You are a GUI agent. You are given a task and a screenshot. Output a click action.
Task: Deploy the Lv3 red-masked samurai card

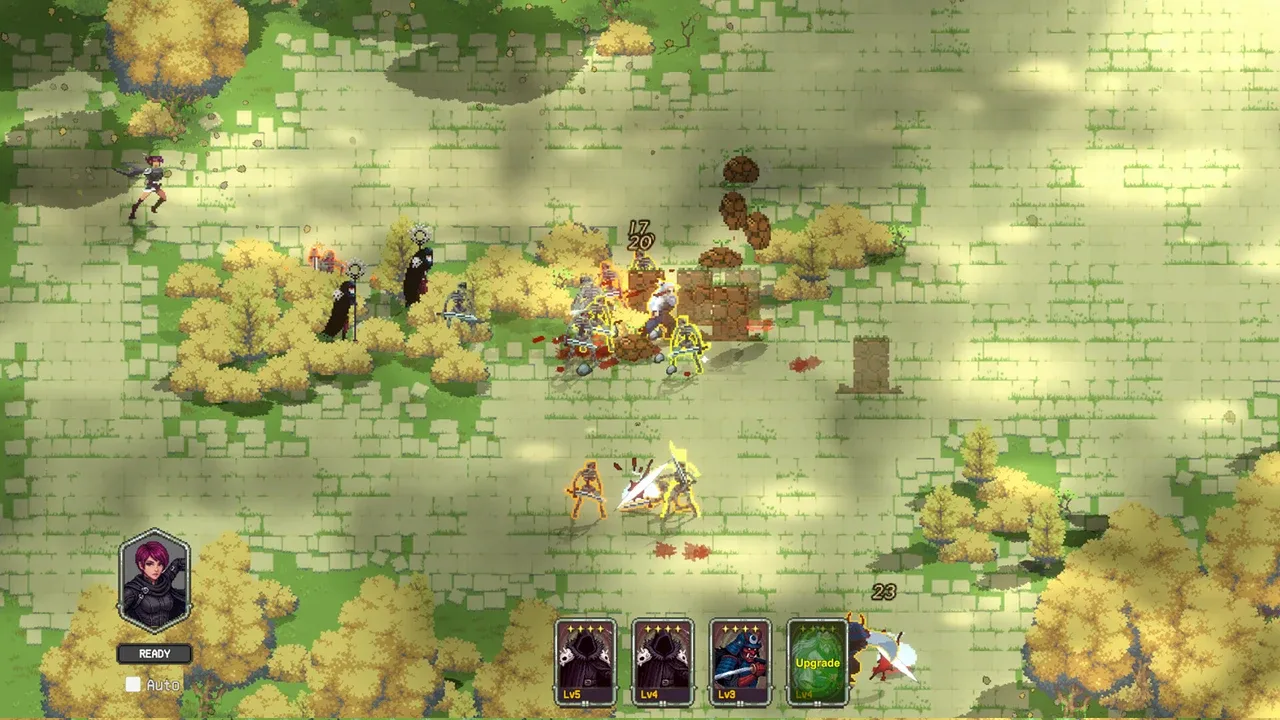(740, 662)
